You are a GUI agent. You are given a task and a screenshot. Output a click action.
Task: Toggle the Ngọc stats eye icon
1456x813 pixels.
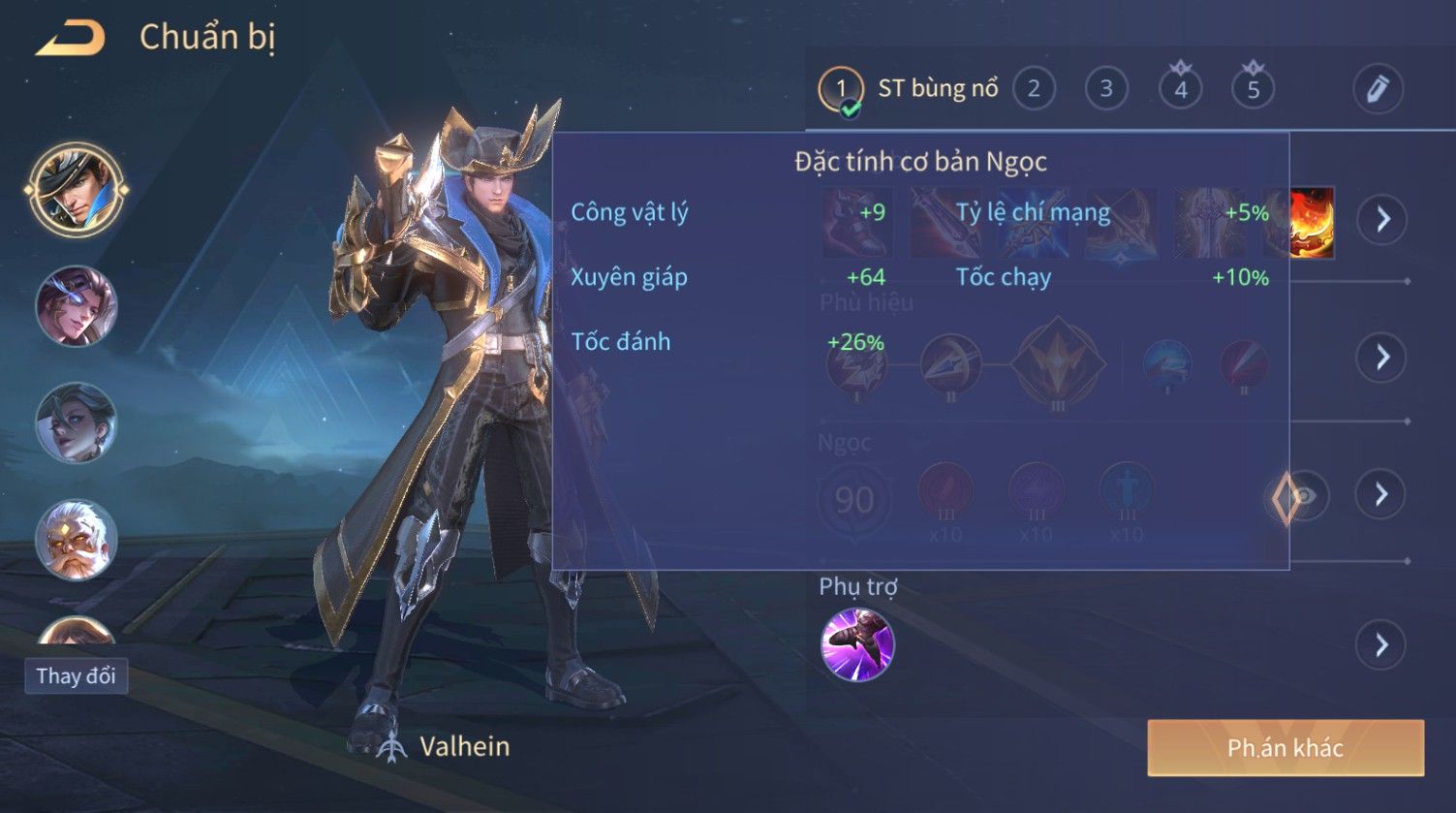(1305, 496)
